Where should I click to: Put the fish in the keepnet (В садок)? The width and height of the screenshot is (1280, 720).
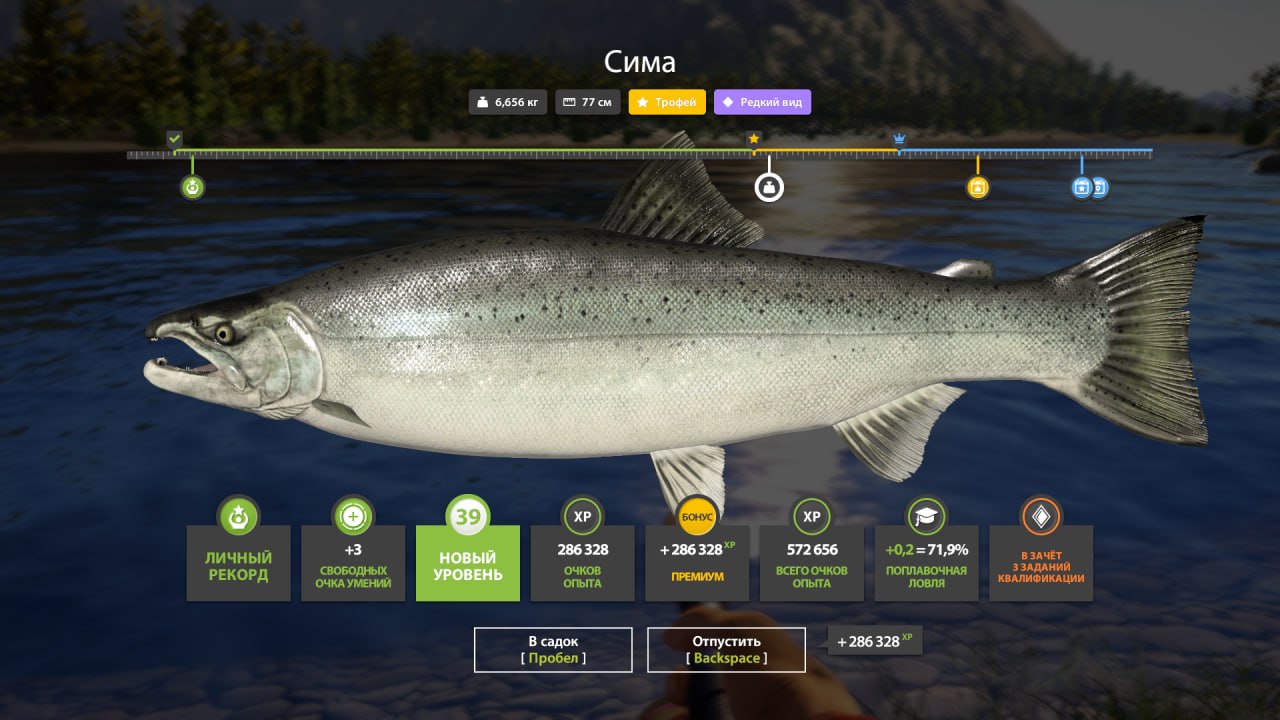point(553,650)
